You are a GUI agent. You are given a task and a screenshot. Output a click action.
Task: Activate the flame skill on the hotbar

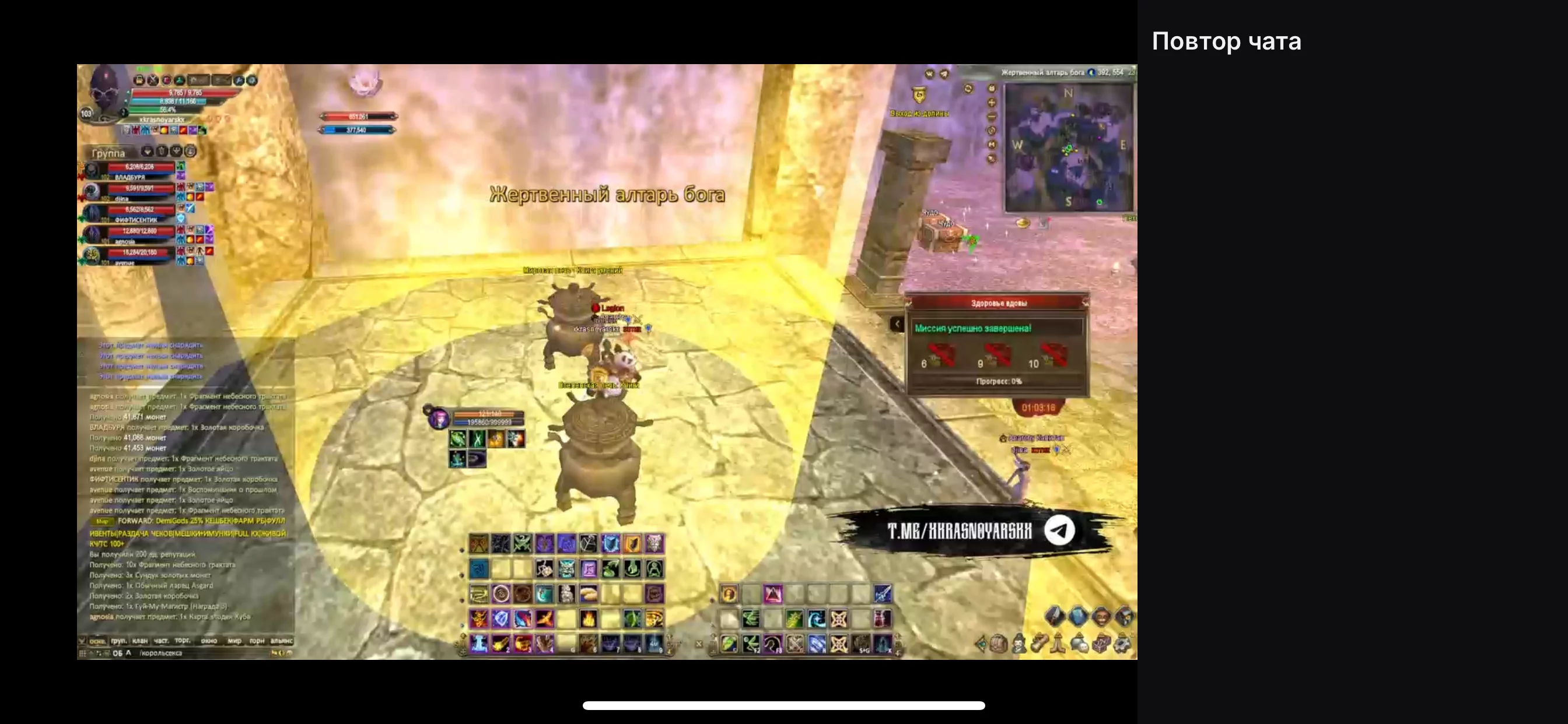point(588,618)
